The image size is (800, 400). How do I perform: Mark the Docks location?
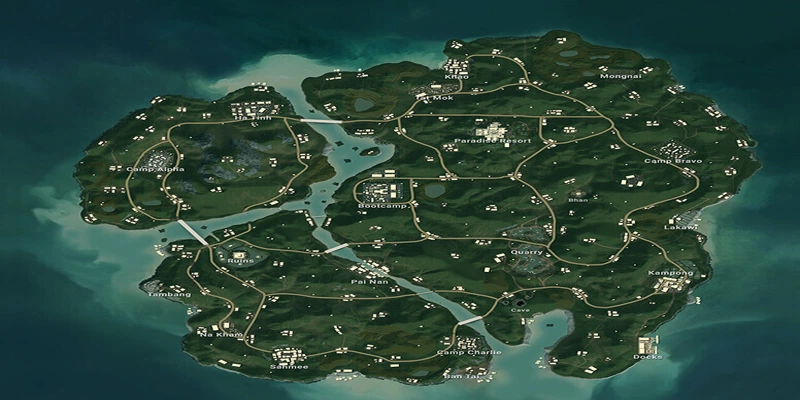(647, 357)
